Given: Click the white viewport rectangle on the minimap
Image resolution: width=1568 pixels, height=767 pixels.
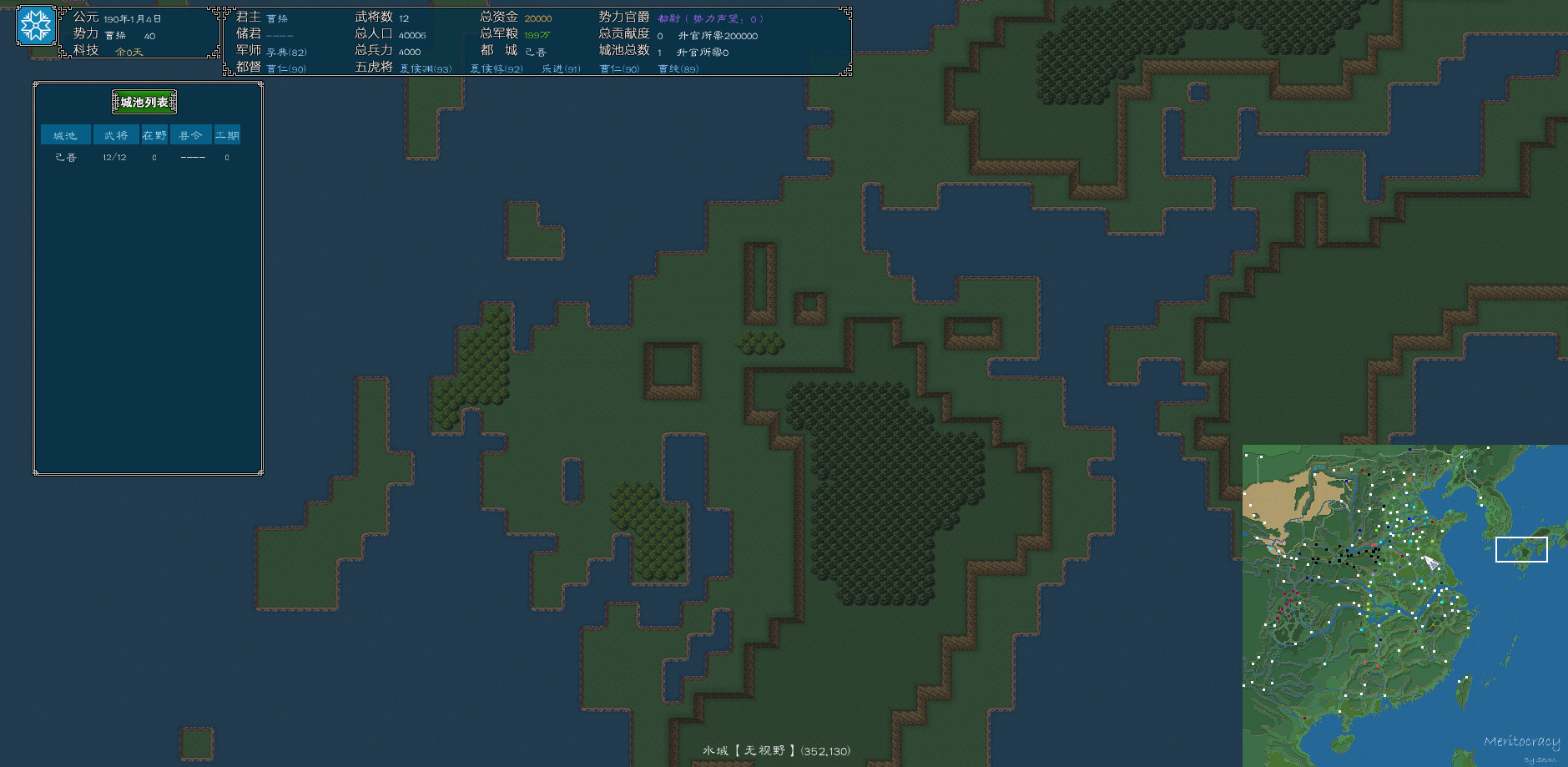Looking at the screenshot, I should click(x=1520, y=550).
